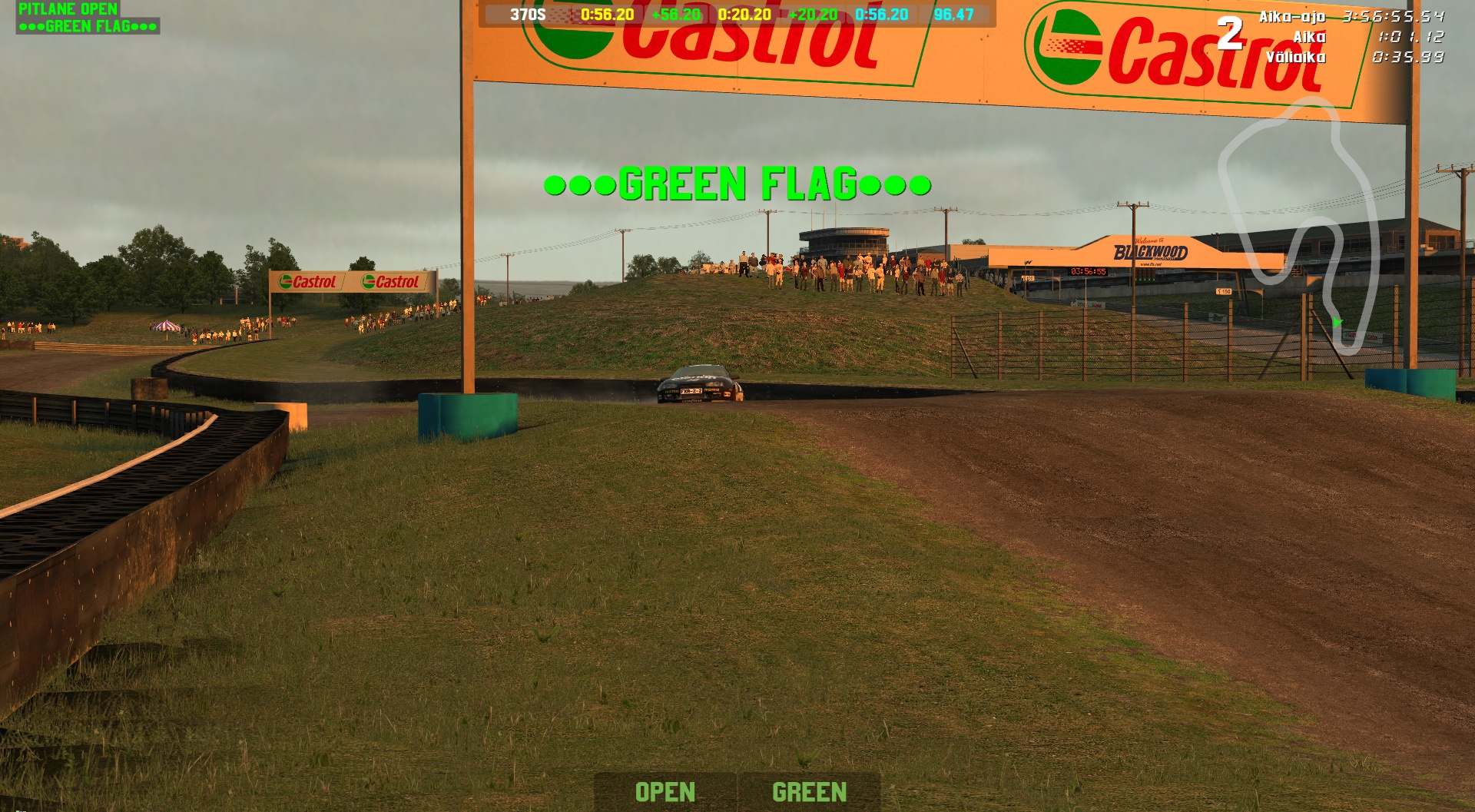Click the PITLANE OPEN status button
Image resolution: width=1475 pixels, height=812 pixels.
coord(68,9)
